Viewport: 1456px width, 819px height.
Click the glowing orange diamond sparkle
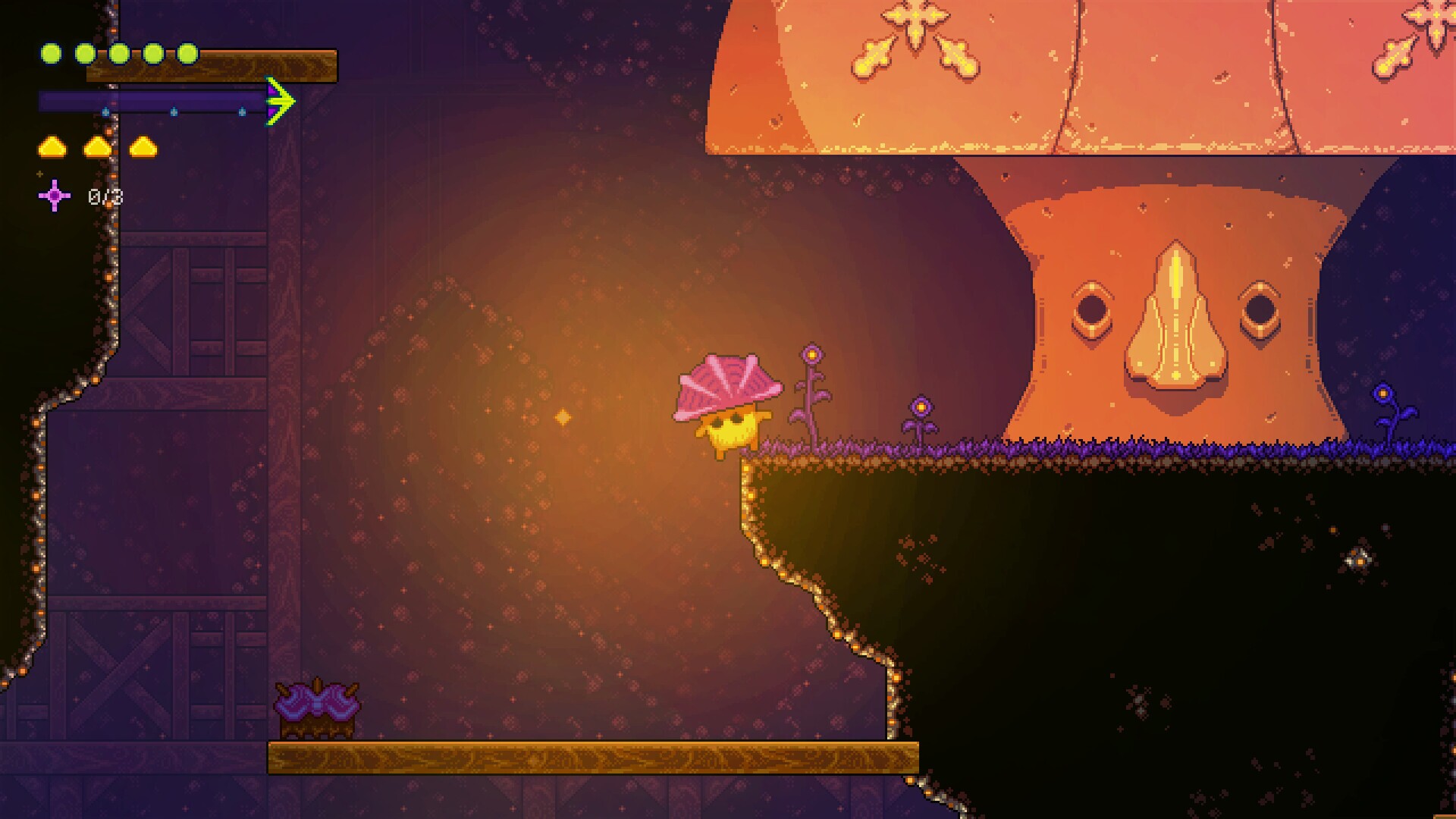[563, 416]
